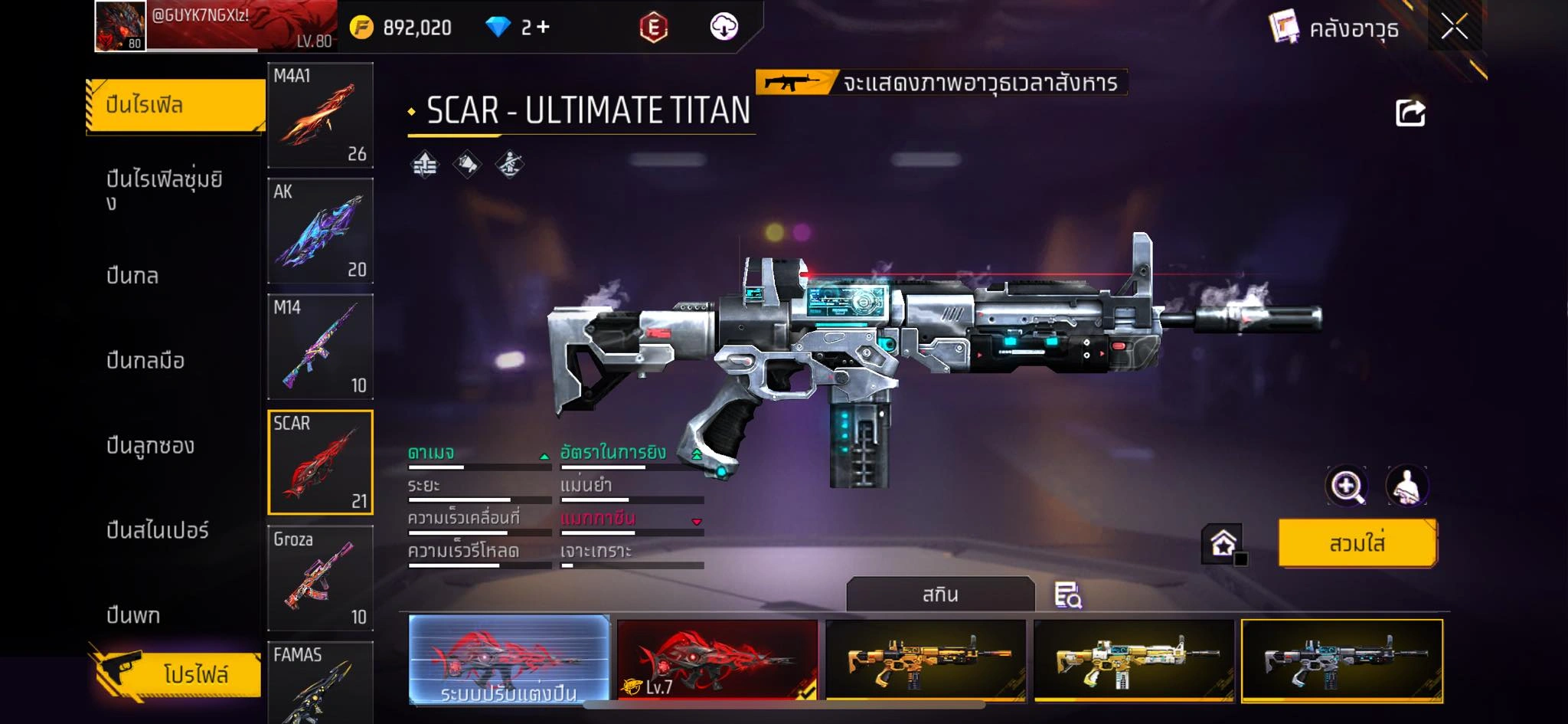Switch to the ปืนลูกซอง category
Viewport: 1568px width, 724px height.
pos(150,445)
